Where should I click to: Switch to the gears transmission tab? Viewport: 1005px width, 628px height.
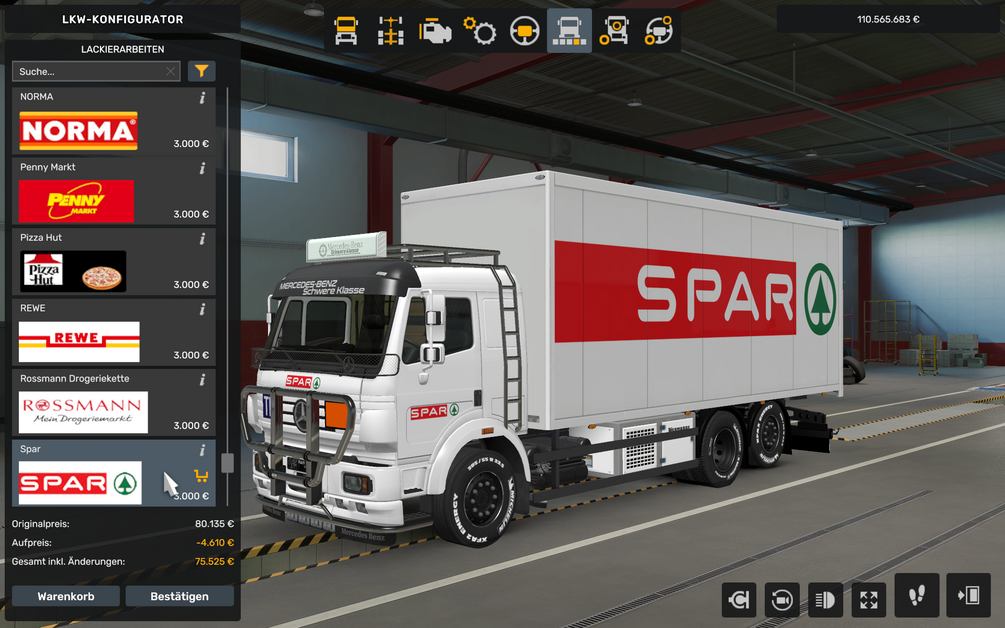click(480, 32)
